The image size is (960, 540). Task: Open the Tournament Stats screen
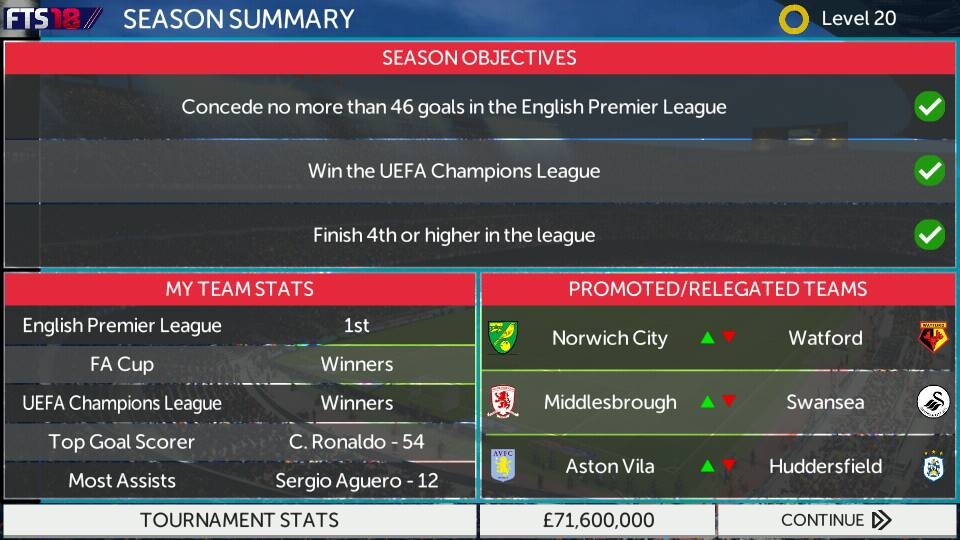point(239,520)
